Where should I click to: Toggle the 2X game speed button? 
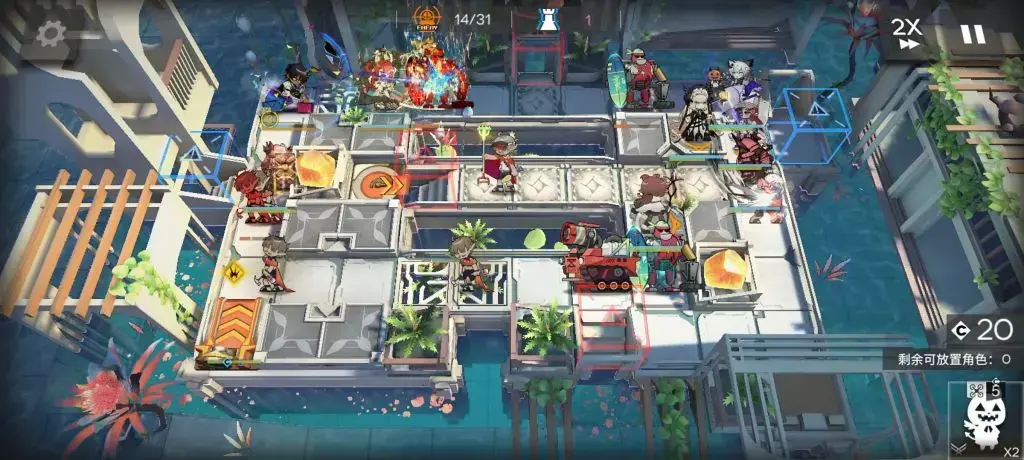click(x=907, y=33)
